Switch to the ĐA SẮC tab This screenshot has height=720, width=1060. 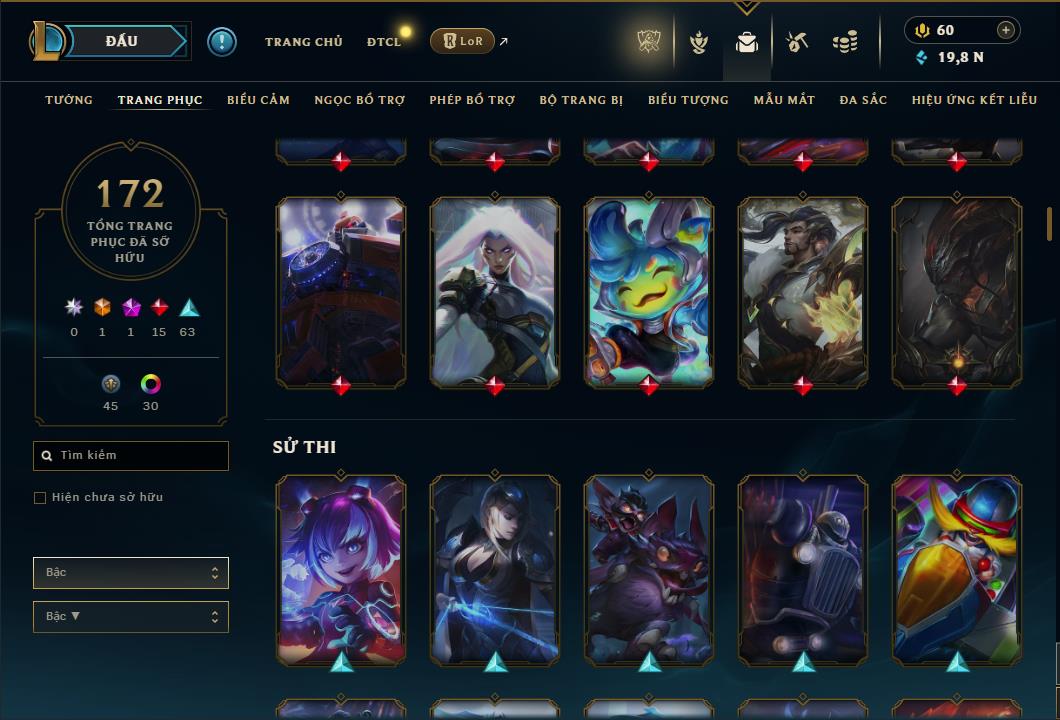click(x=863, y=100)
